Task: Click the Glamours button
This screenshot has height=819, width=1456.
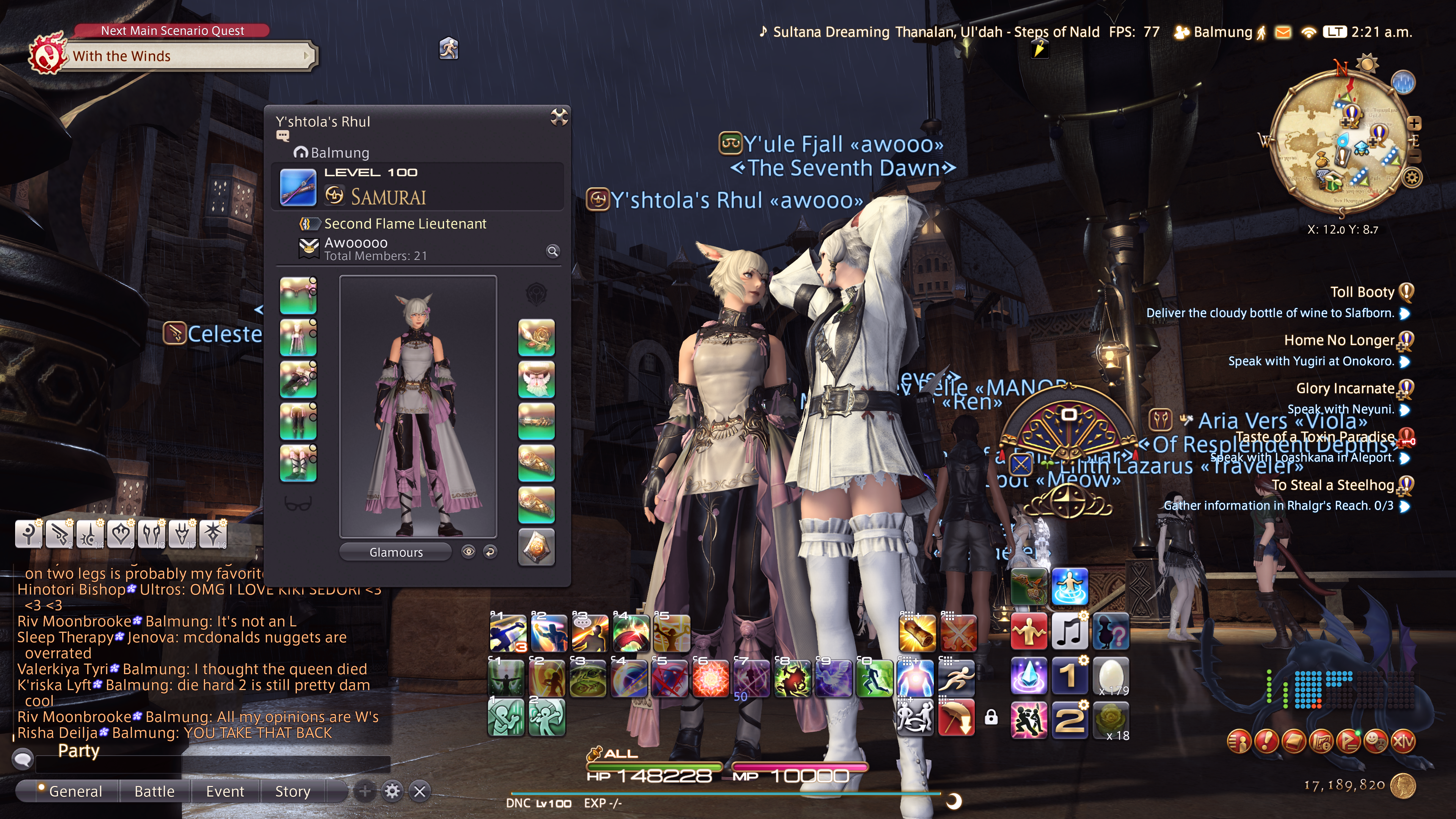Action: (395, 552)
